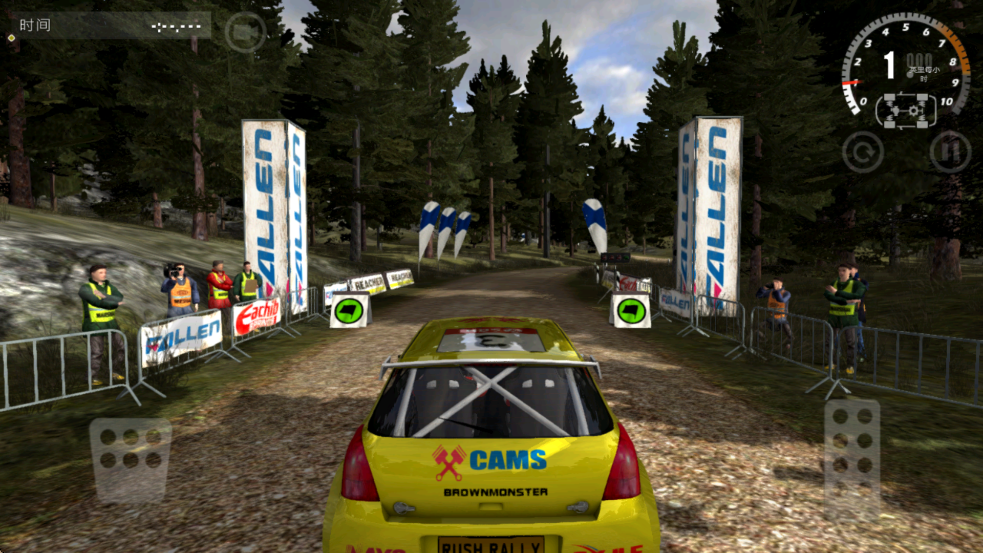This screenshot has height=553, width=983.
Task: Tap the camera view change button
Action: pyautogui.click(x=244, y=32)
